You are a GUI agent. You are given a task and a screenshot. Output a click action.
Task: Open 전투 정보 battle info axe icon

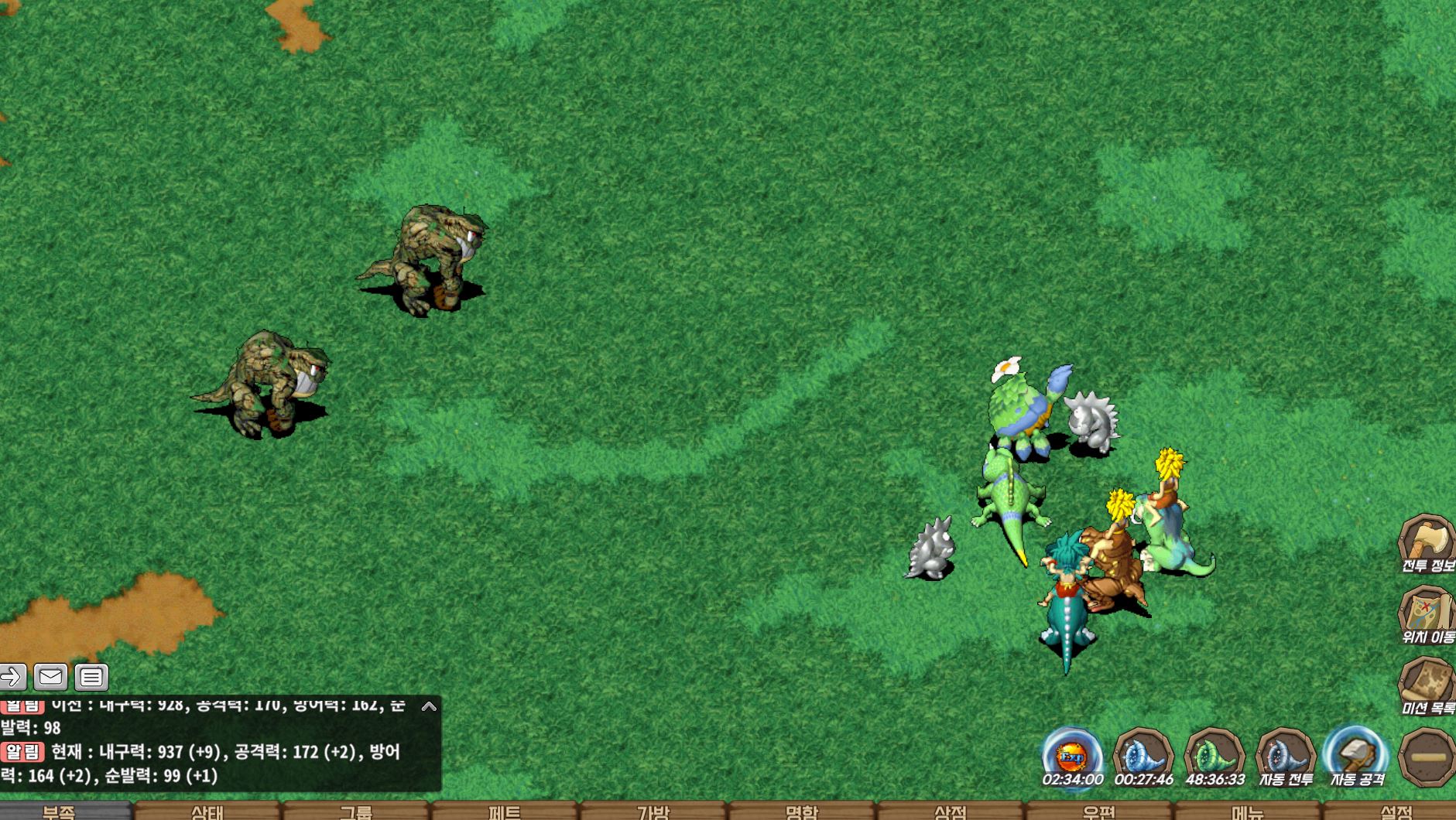(1427, 543)
